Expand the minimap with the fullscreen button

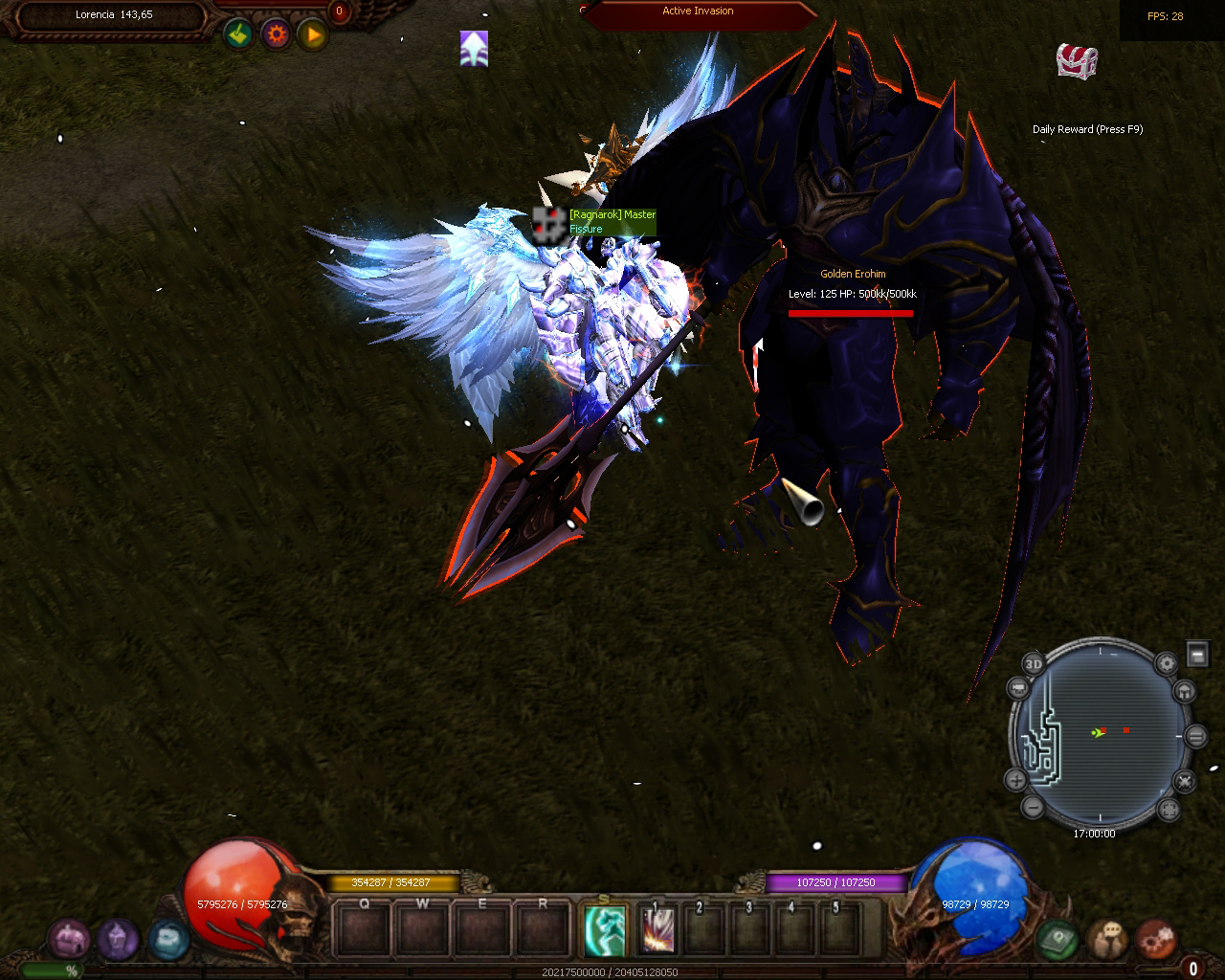(x=1168, y=810)
